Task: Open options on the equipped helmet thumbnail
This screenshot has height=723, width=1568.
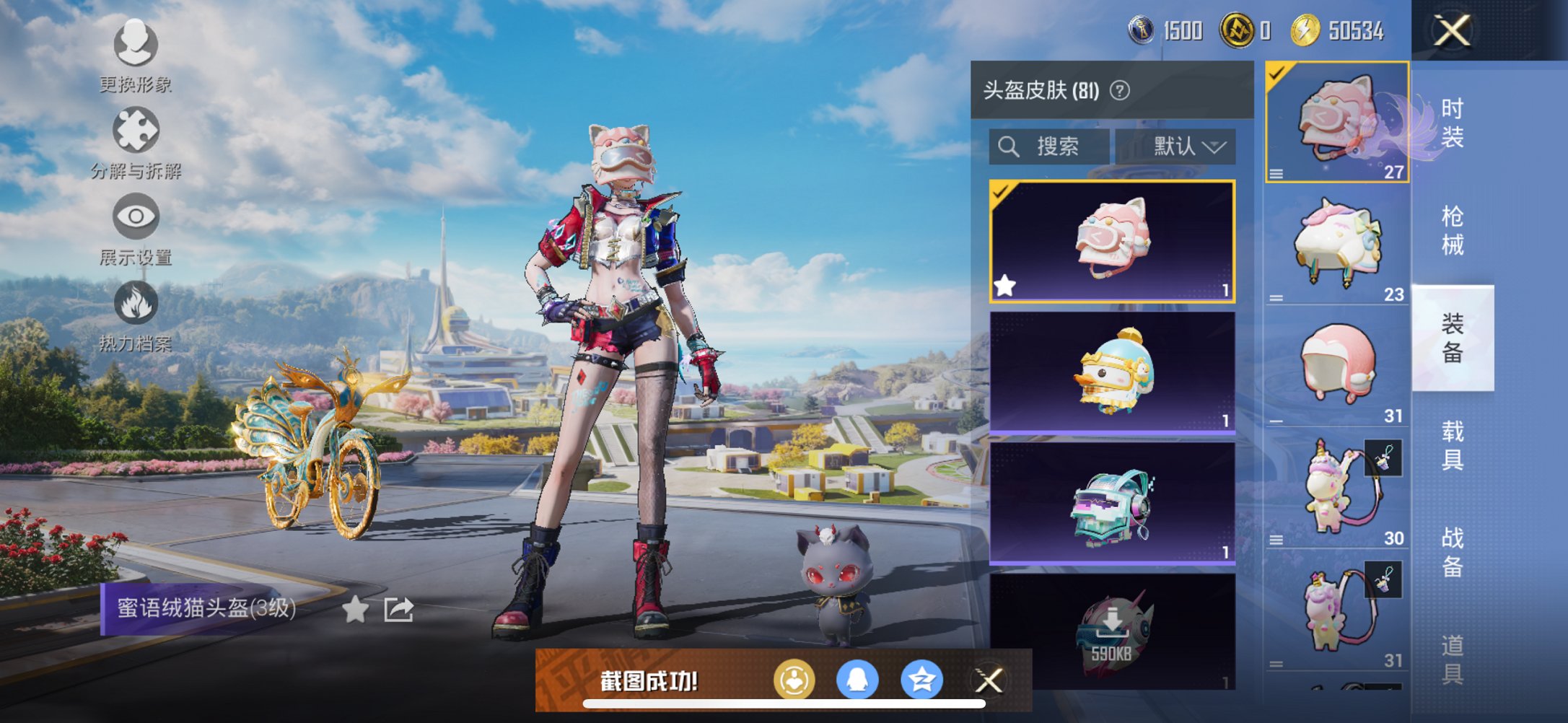Action: click(x=1277, y=173)
